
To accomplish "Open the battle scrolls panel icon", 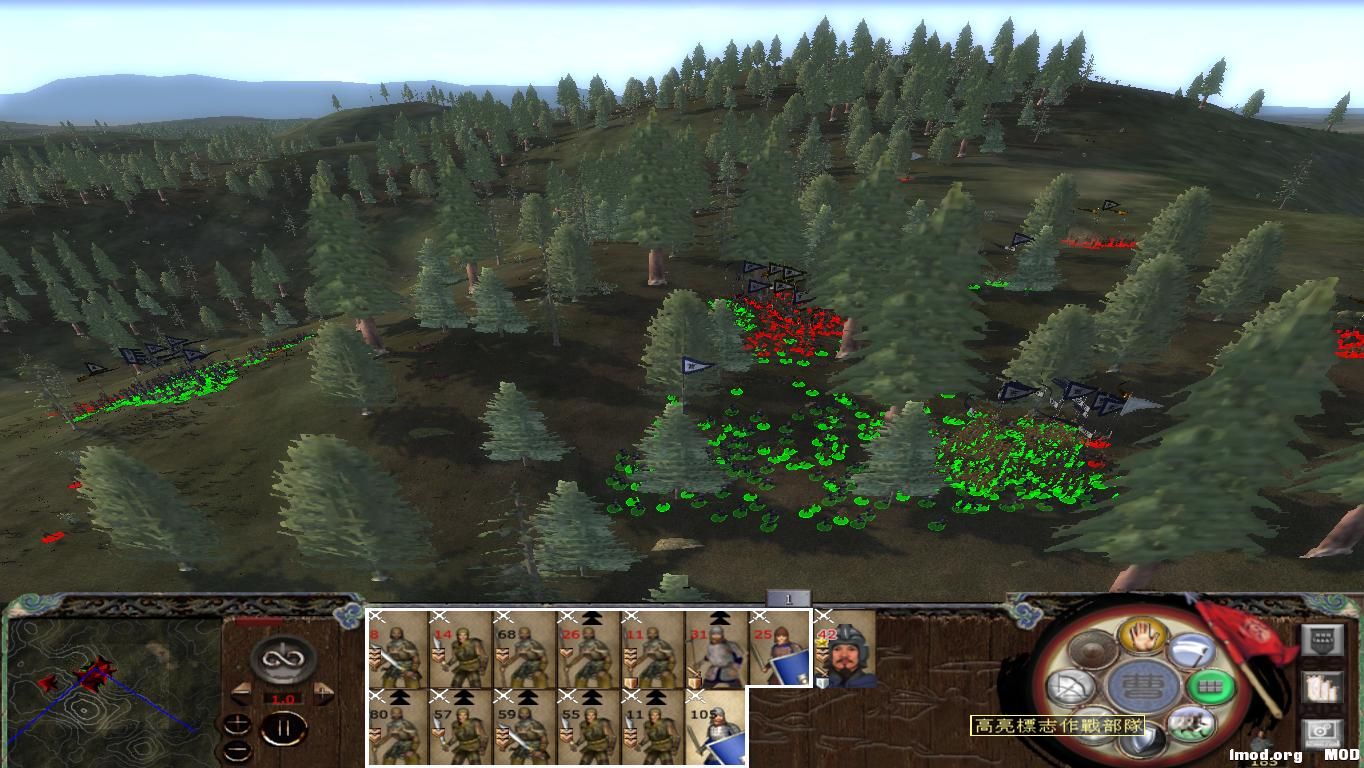I will coord(1321,687).
